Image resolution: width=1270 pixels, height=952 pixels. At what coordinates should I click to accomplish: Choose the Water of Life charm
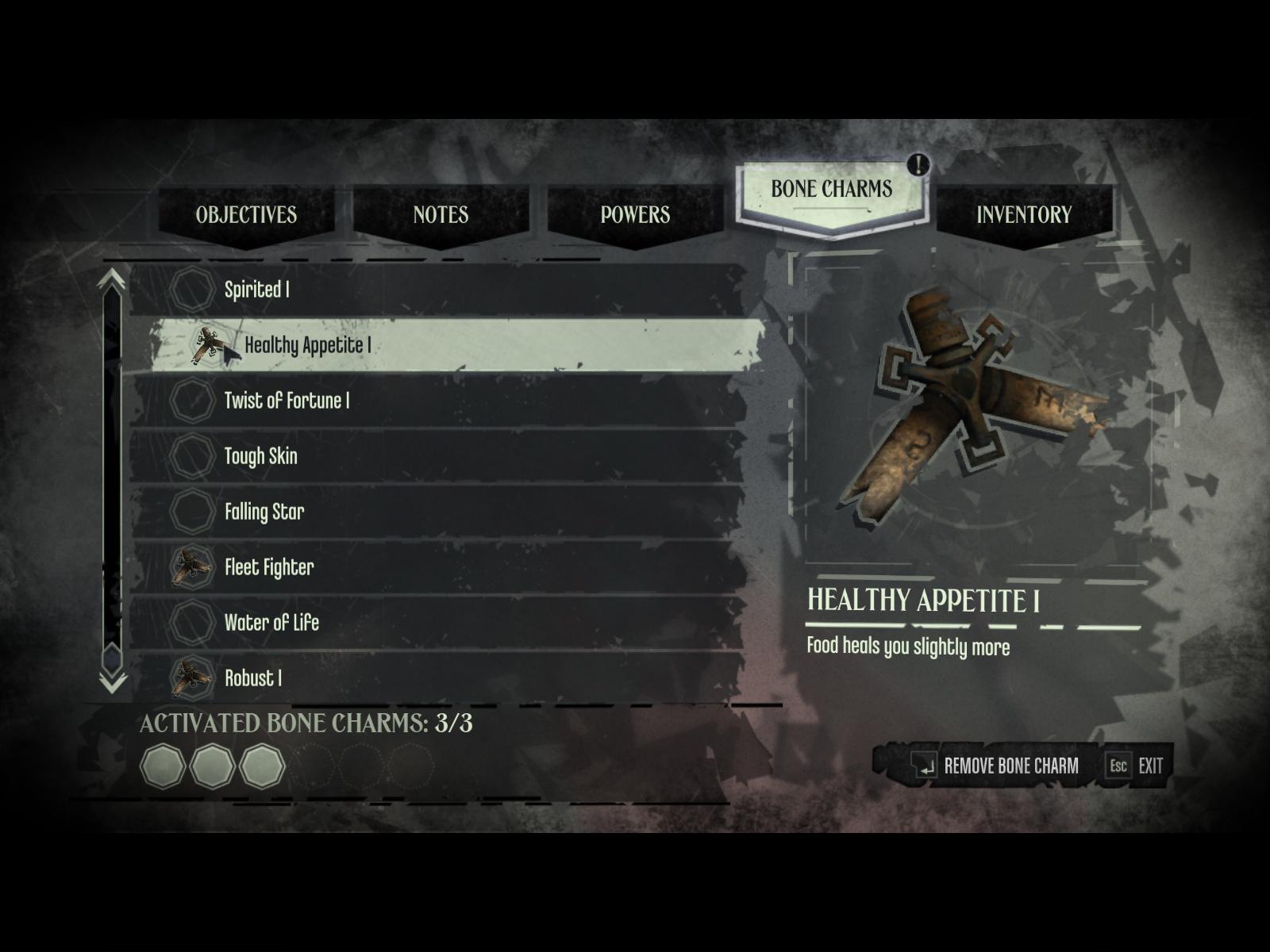pos(437,623)
